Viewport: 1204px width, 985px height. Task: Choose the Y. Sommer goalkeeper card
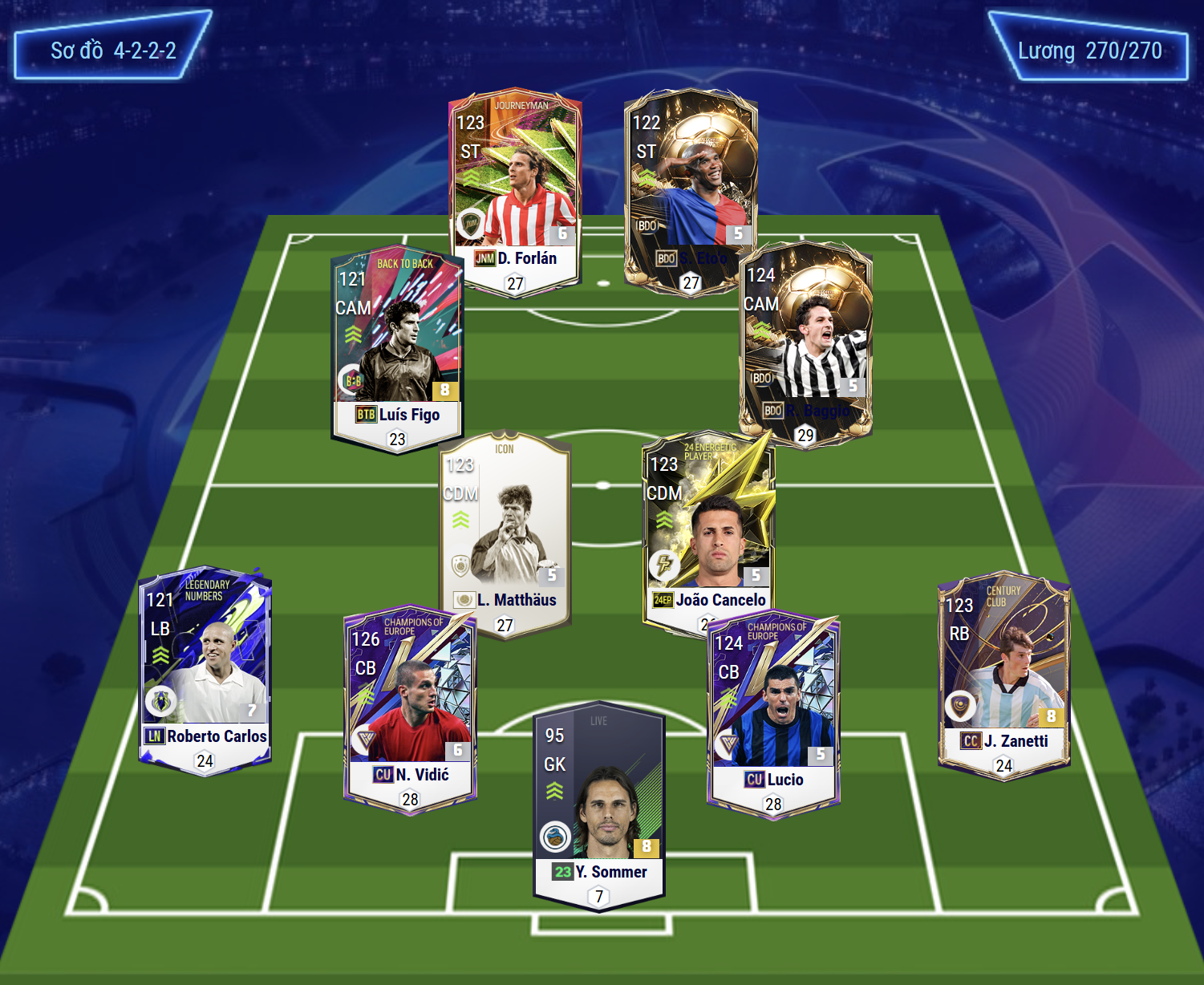click(599, 802)
